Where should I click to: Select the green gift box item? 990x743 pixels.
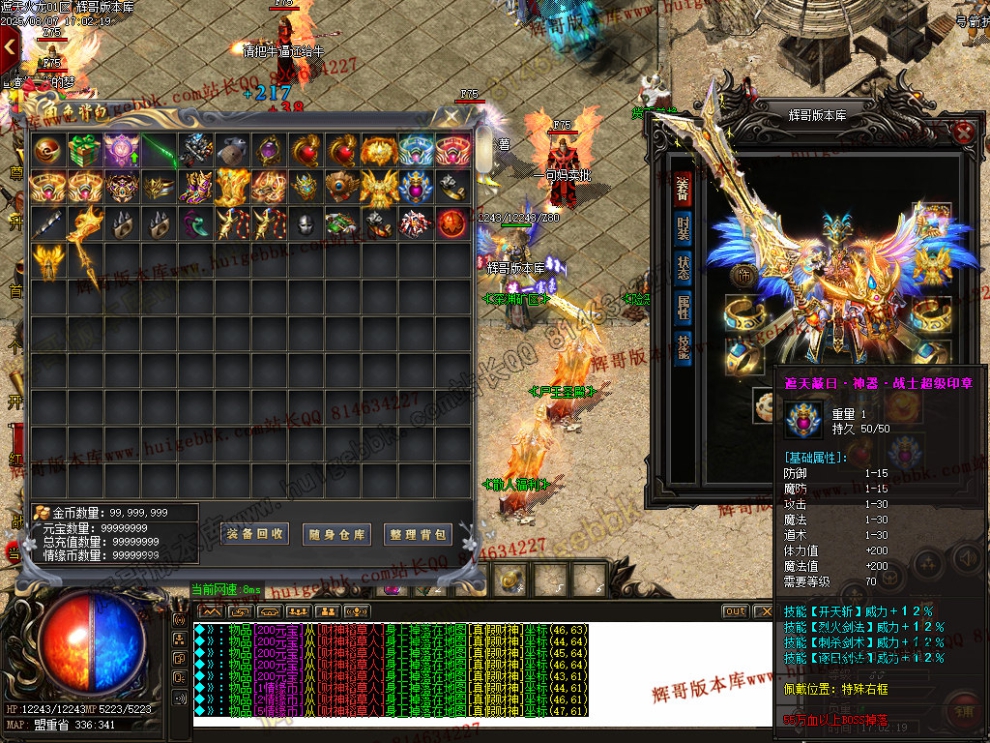[84, 151]
